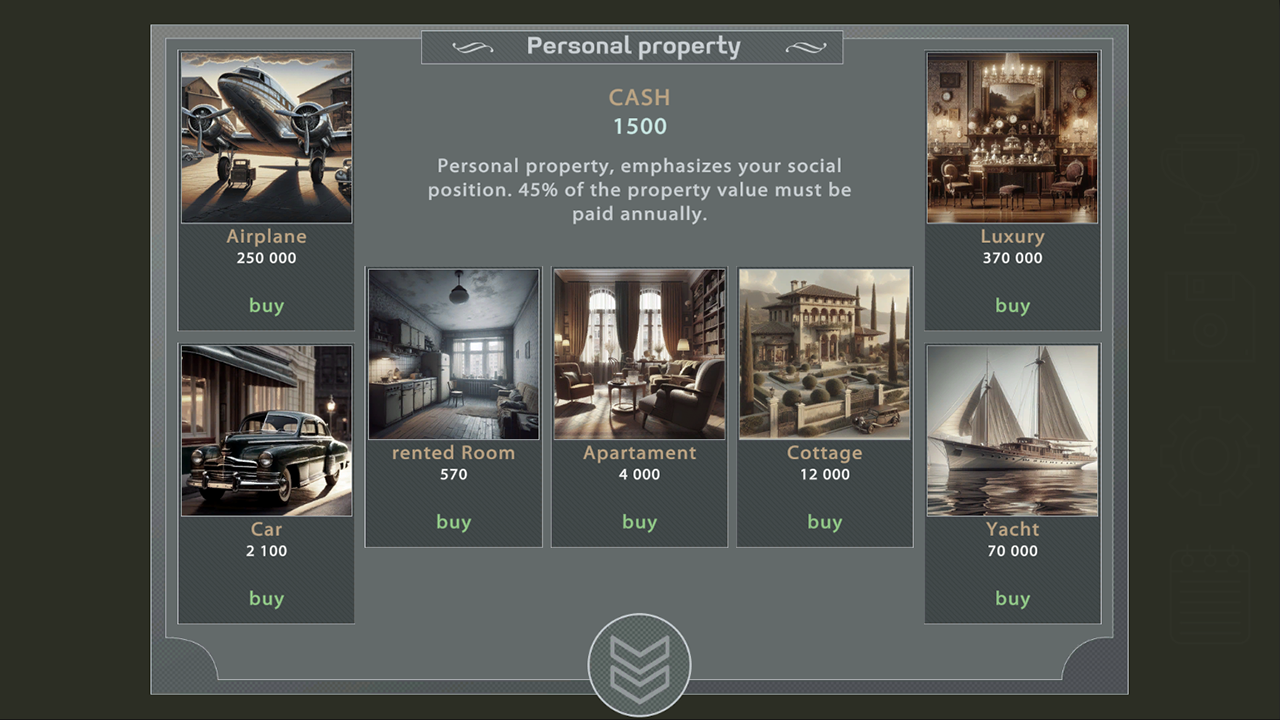Buy the Luxury property for 370 000
The image size is (1280, 720).
1012,306
